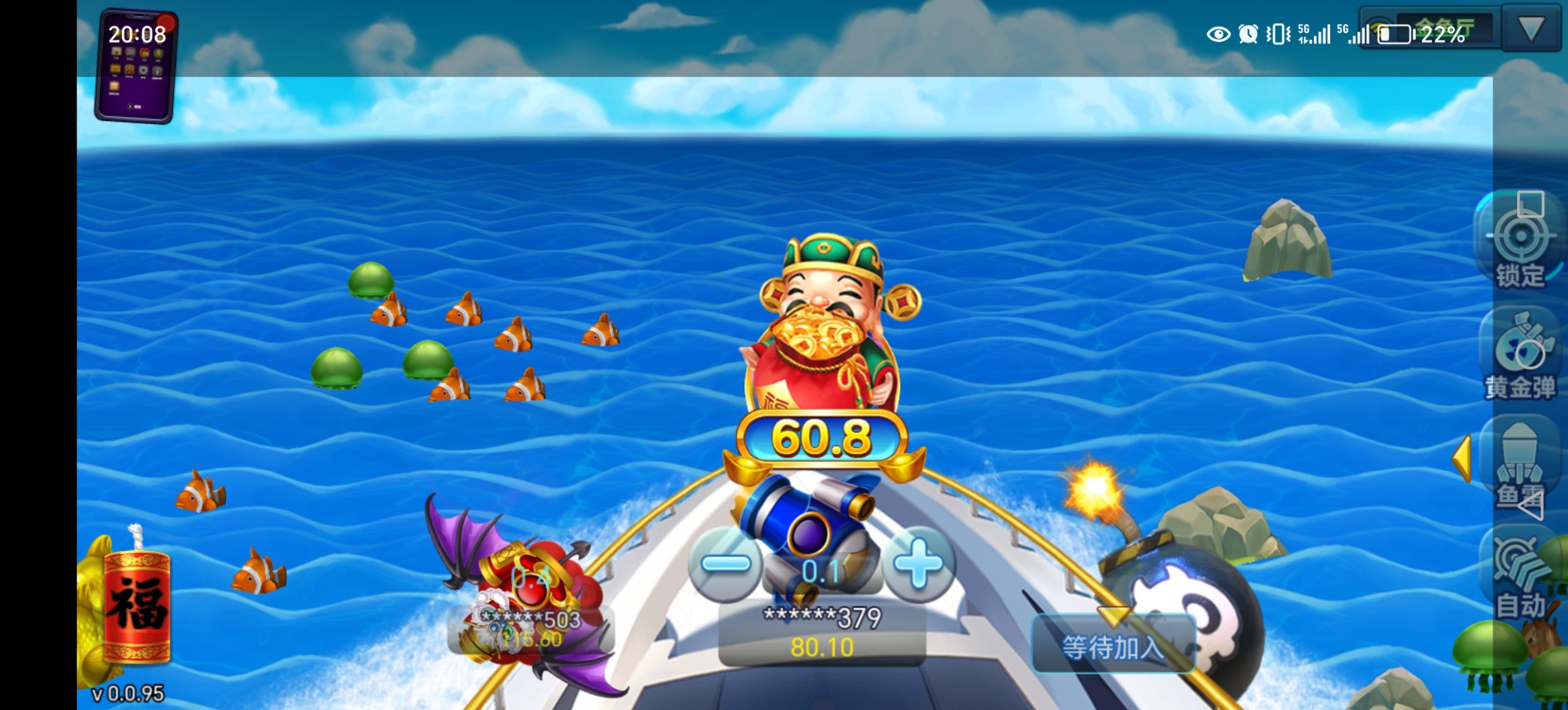Open the floating phone screen thumbnail

coord(136,66)
